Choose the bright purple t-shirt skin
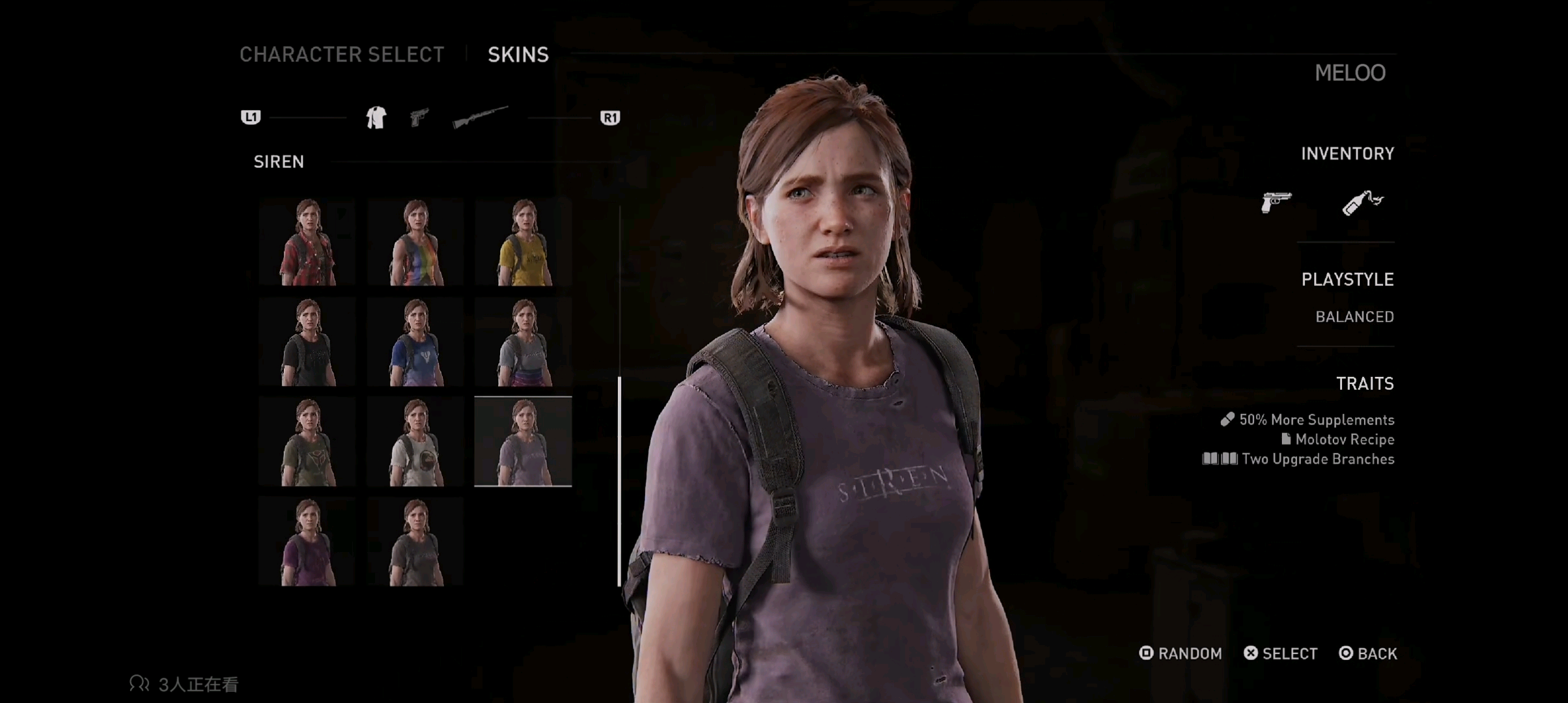The image size is (1568, 703). click(x=307, y=542)
